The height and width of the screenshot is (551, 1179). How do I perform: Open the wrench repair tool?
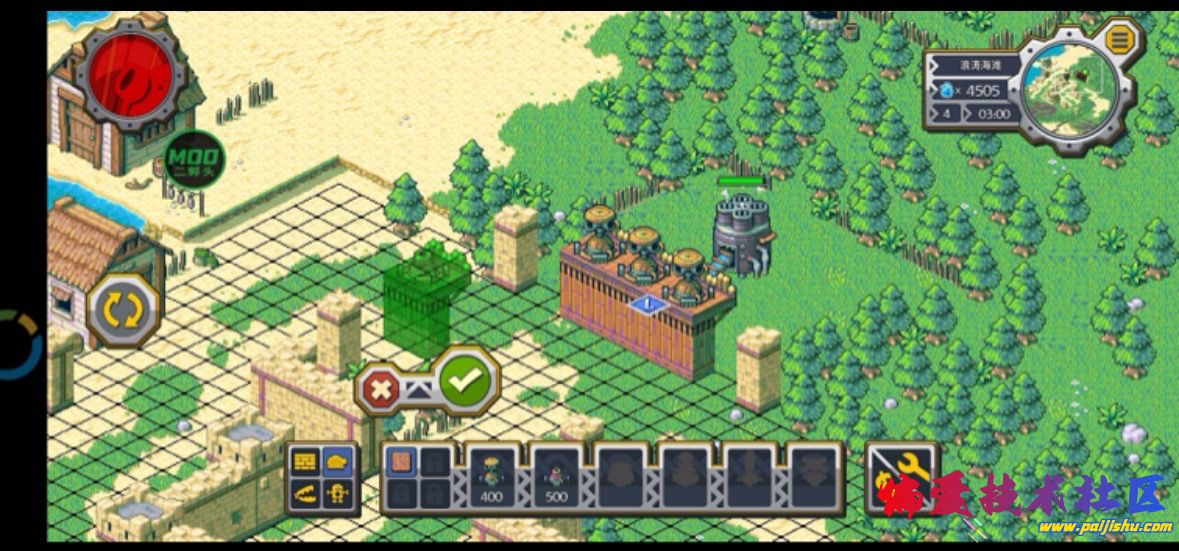902,477
